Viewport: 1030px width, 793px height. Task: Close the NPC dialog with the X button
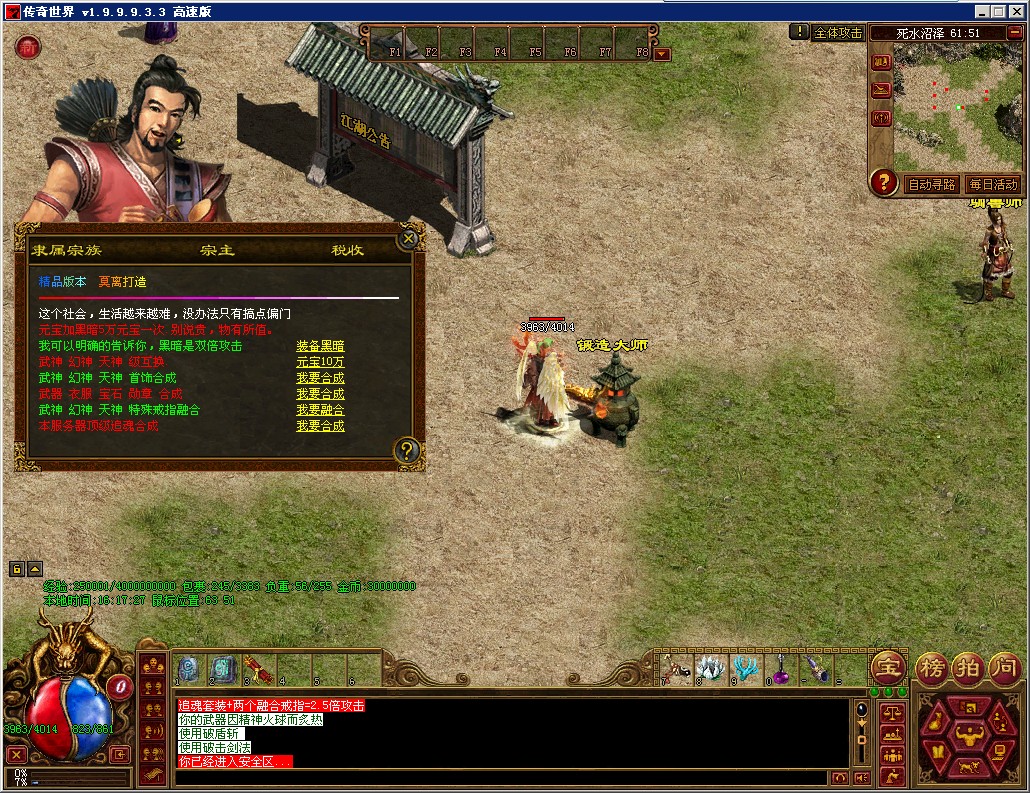(407, 239)
